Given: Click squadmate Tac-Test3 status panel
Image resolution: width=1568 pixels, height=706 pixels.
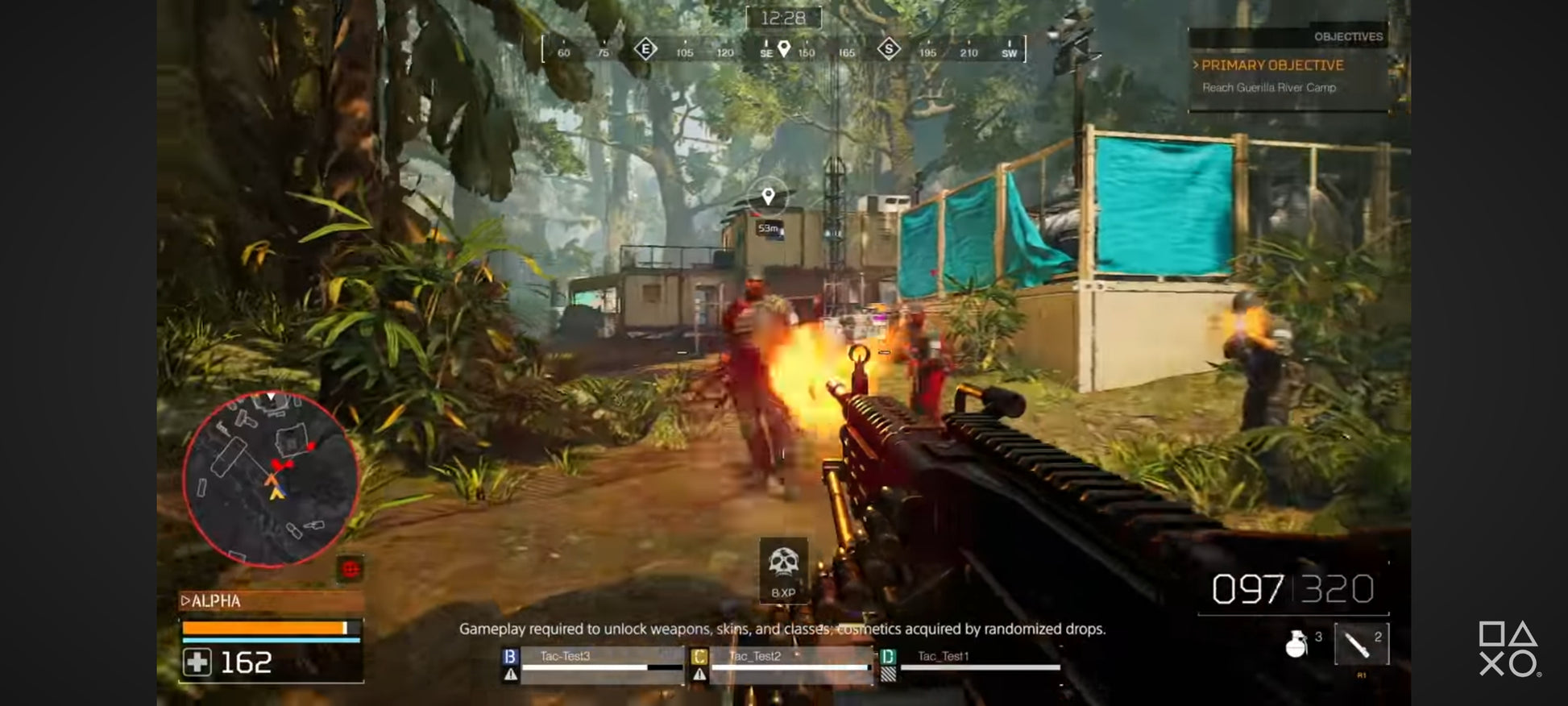Looking at the screenshot, I should pos(595,664).
